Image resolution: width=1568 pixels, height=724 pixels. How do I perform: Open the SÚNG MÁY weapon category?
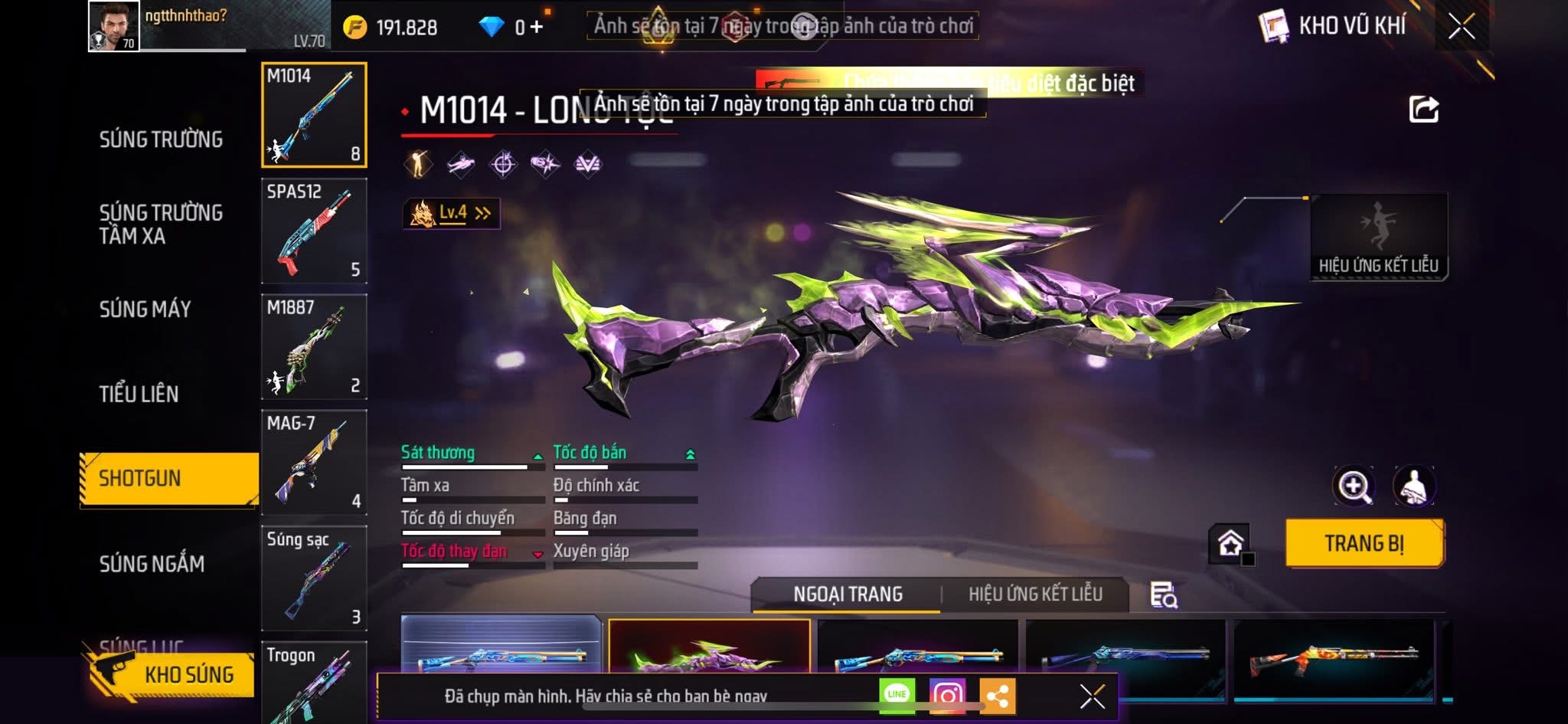[x=145, y=309]
